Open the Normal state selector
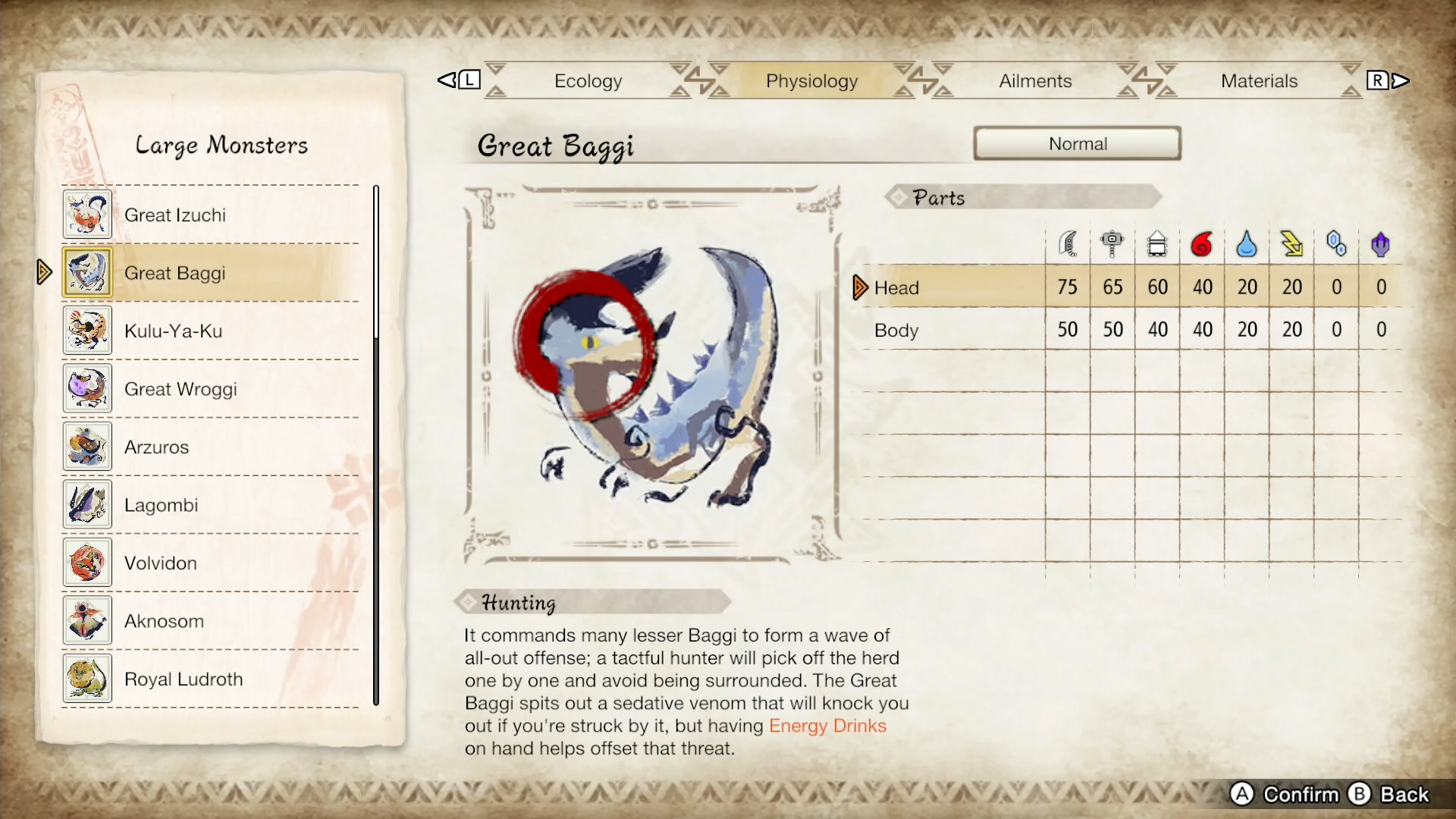Screen dimensions: 1456x819 [x=1077, y=143]
